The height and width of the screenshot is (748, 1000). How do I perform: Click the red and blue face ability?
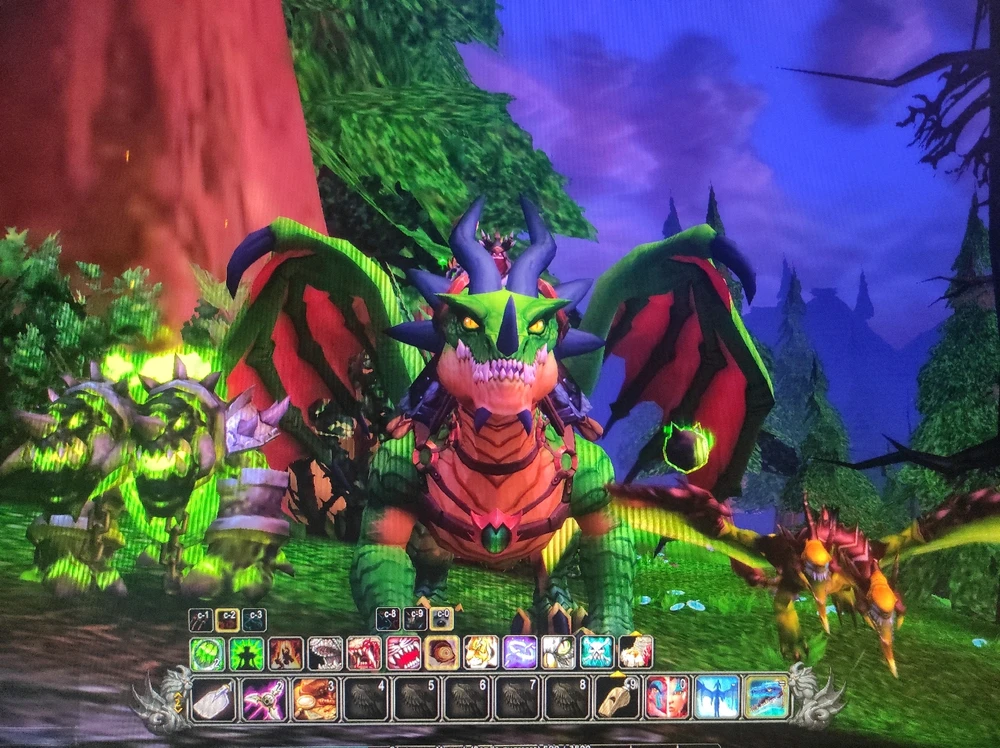click(667, 697)
